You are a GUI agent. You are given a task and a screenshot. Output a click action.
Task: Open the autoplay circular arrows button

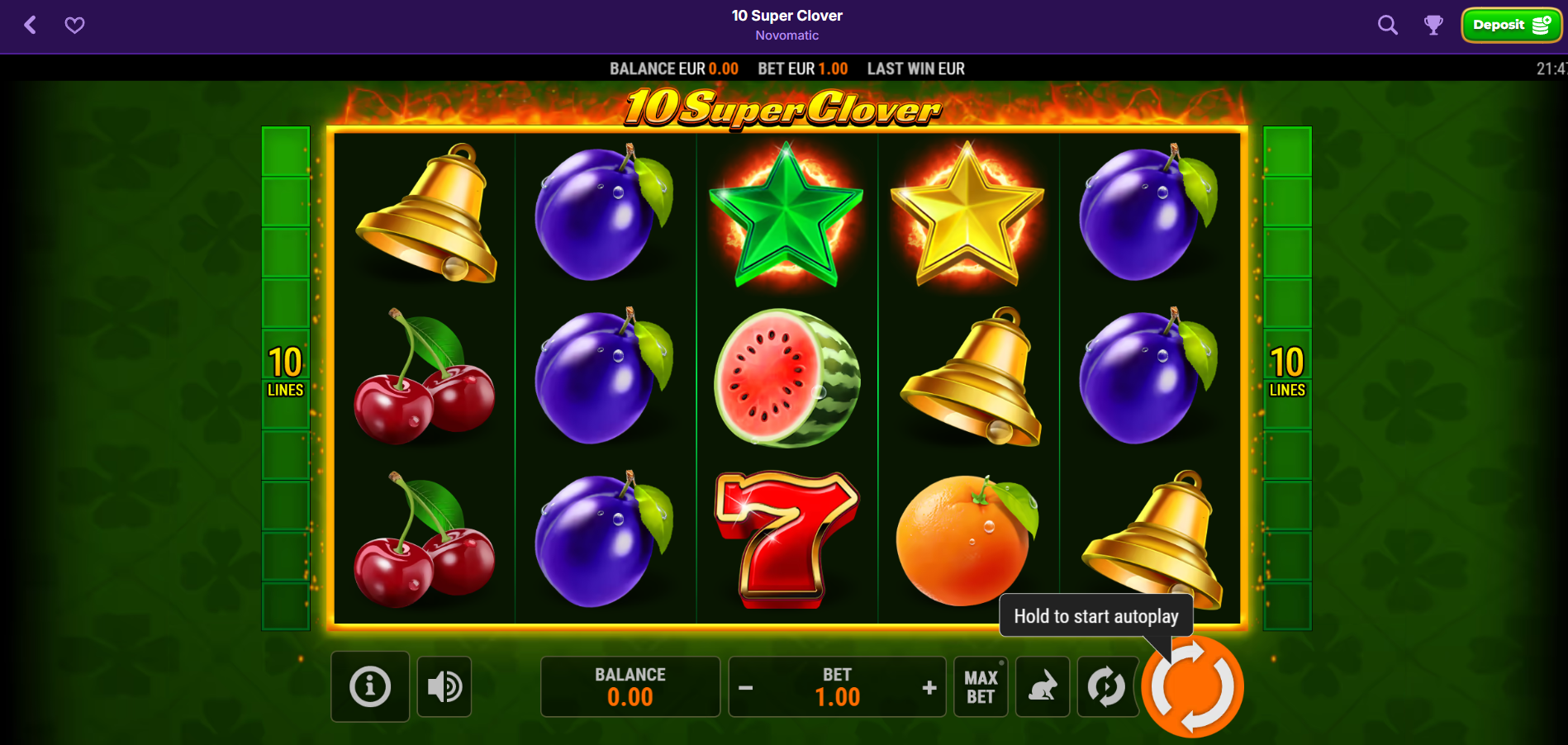click(x=1106, y=686)
